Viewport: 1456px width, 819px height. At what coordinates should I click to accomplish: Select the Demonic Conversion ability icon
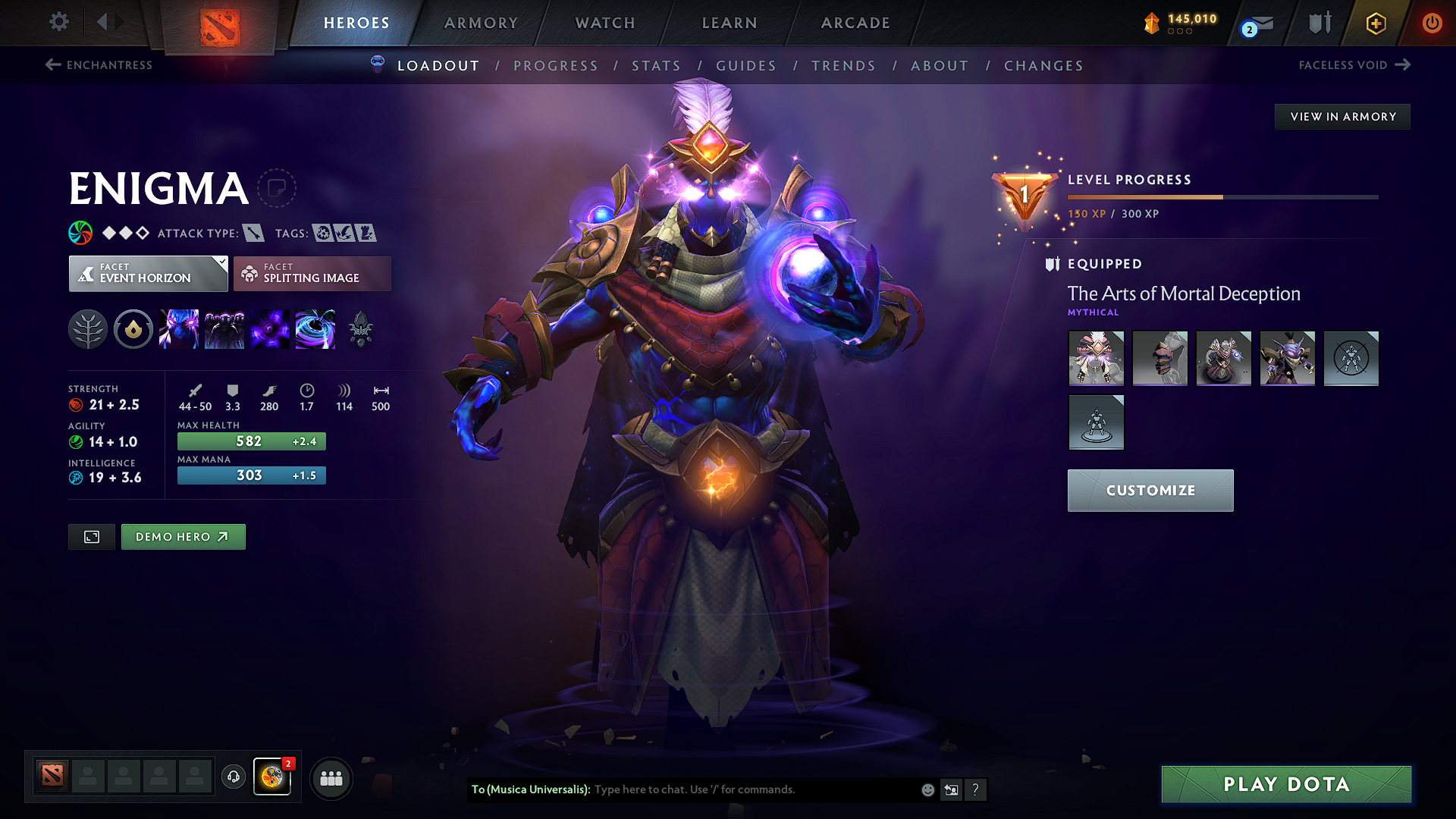pyautogui.click(x=224, y=328)
